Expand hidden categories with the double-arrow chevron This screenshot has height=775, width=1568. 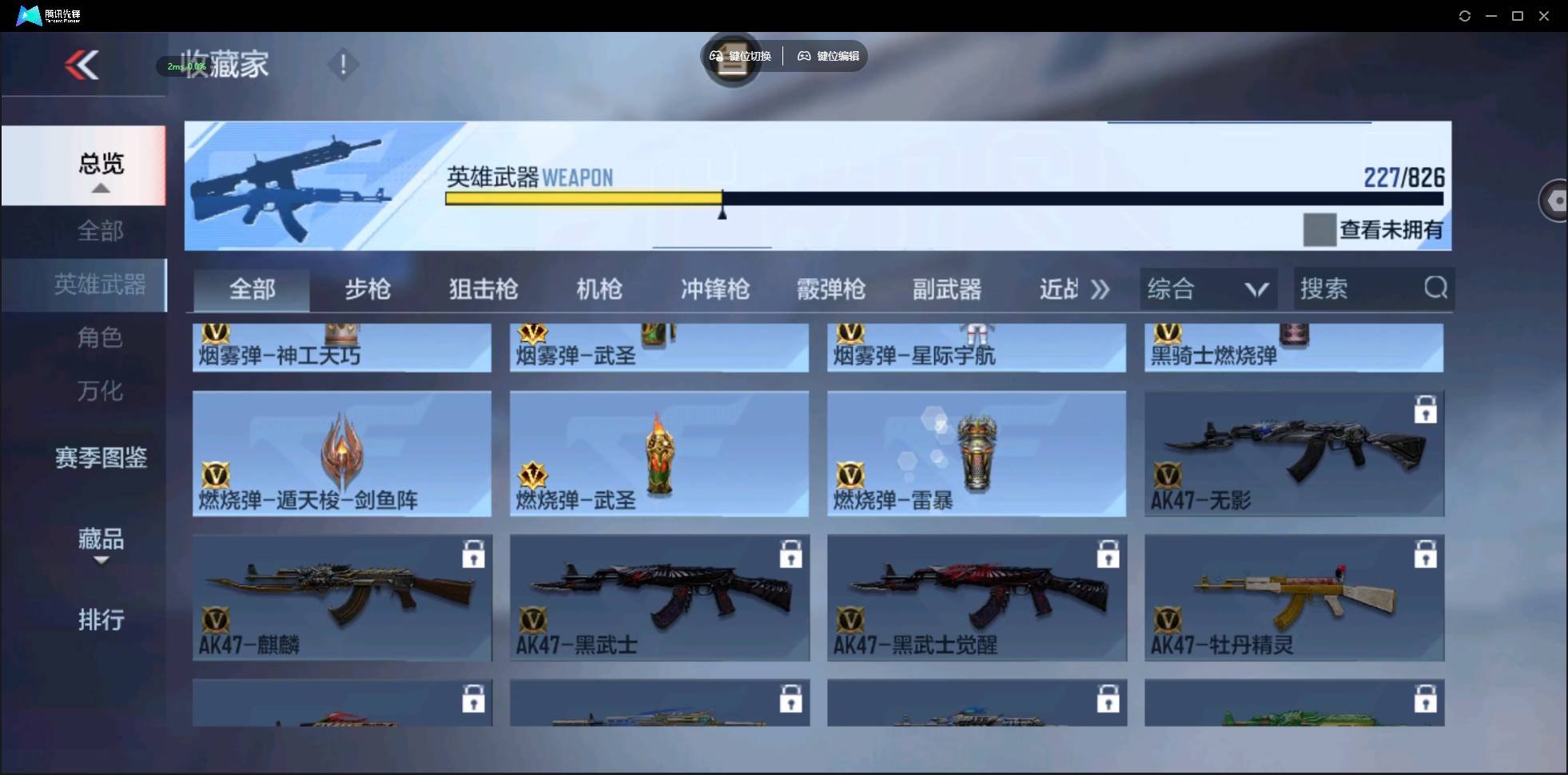[x=1101, y=290]
